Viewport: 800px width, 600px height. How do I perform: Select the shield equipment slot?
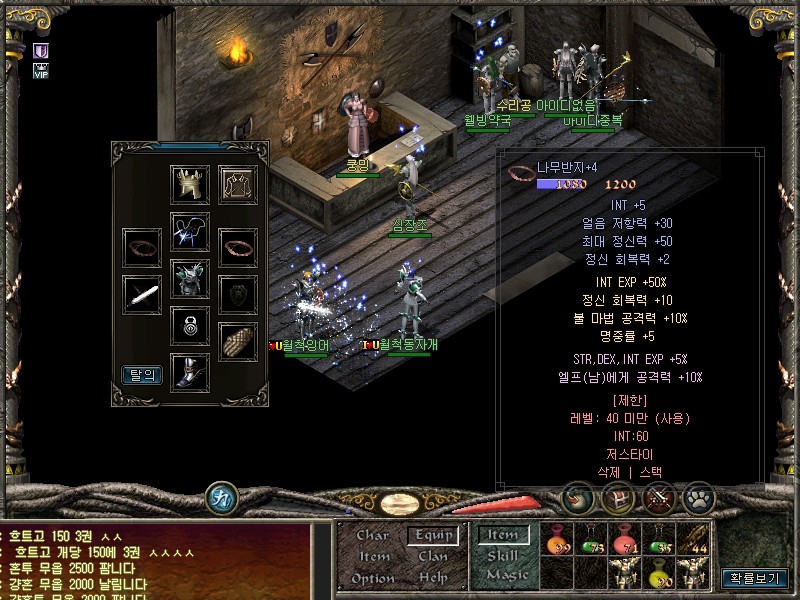(x=238, y=295)
